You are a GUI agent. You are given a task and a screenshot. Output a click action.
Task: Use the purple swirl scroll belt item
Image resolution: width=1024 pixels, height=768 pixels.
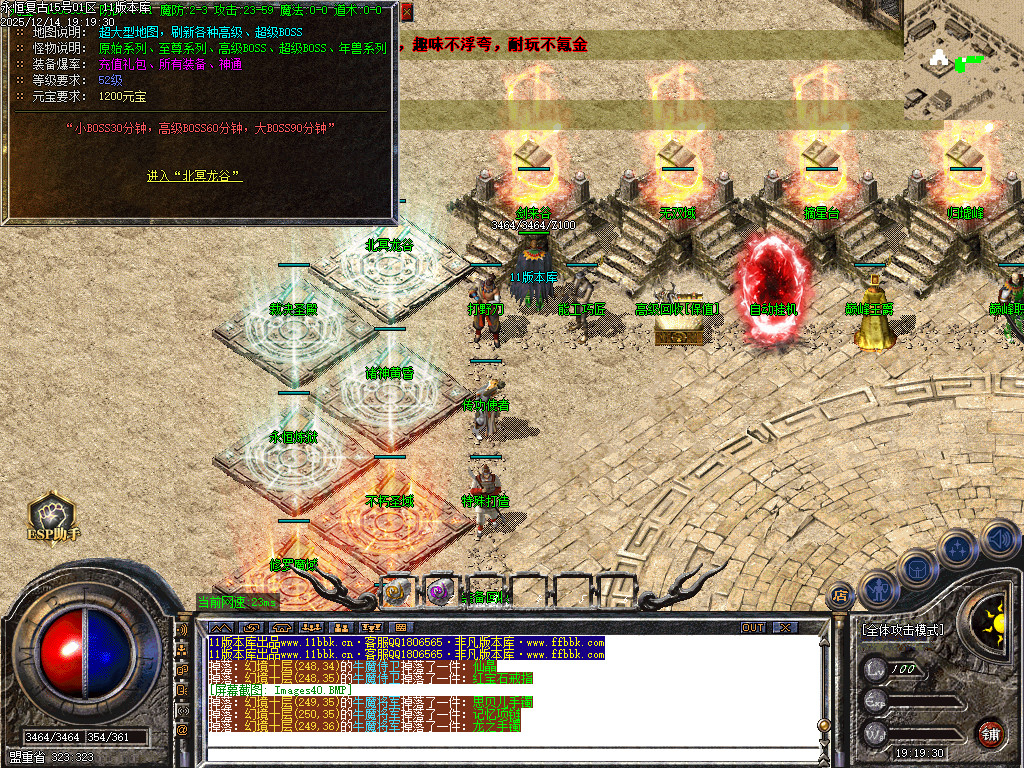[x=439, y=592]
